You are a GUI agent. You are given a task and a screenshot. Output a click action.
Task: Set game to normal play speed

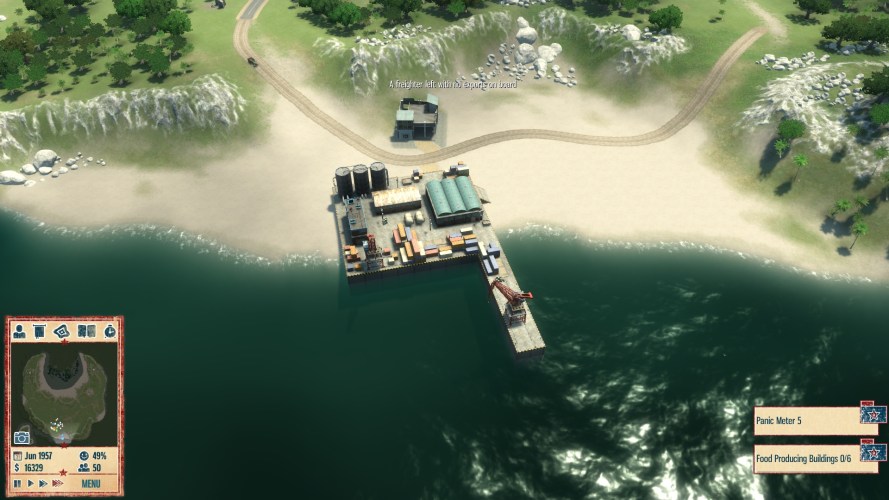coord(30,484)
